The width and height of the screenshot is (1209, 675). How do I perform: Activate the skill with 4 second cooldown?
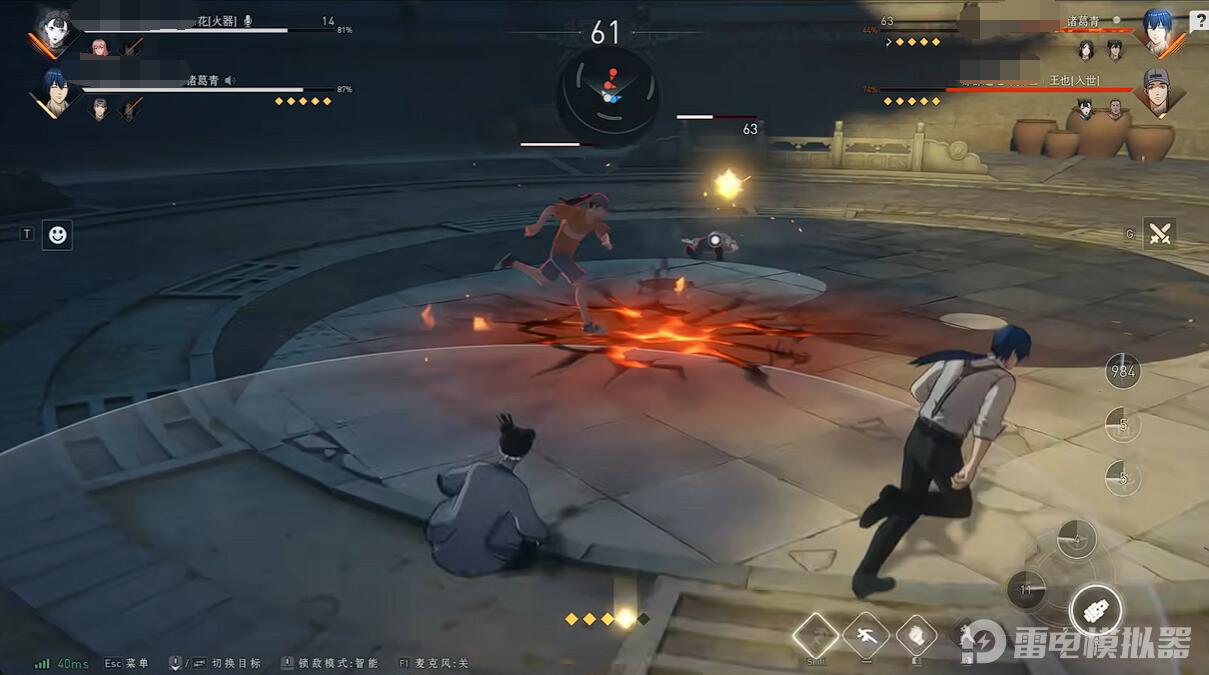1076,540
